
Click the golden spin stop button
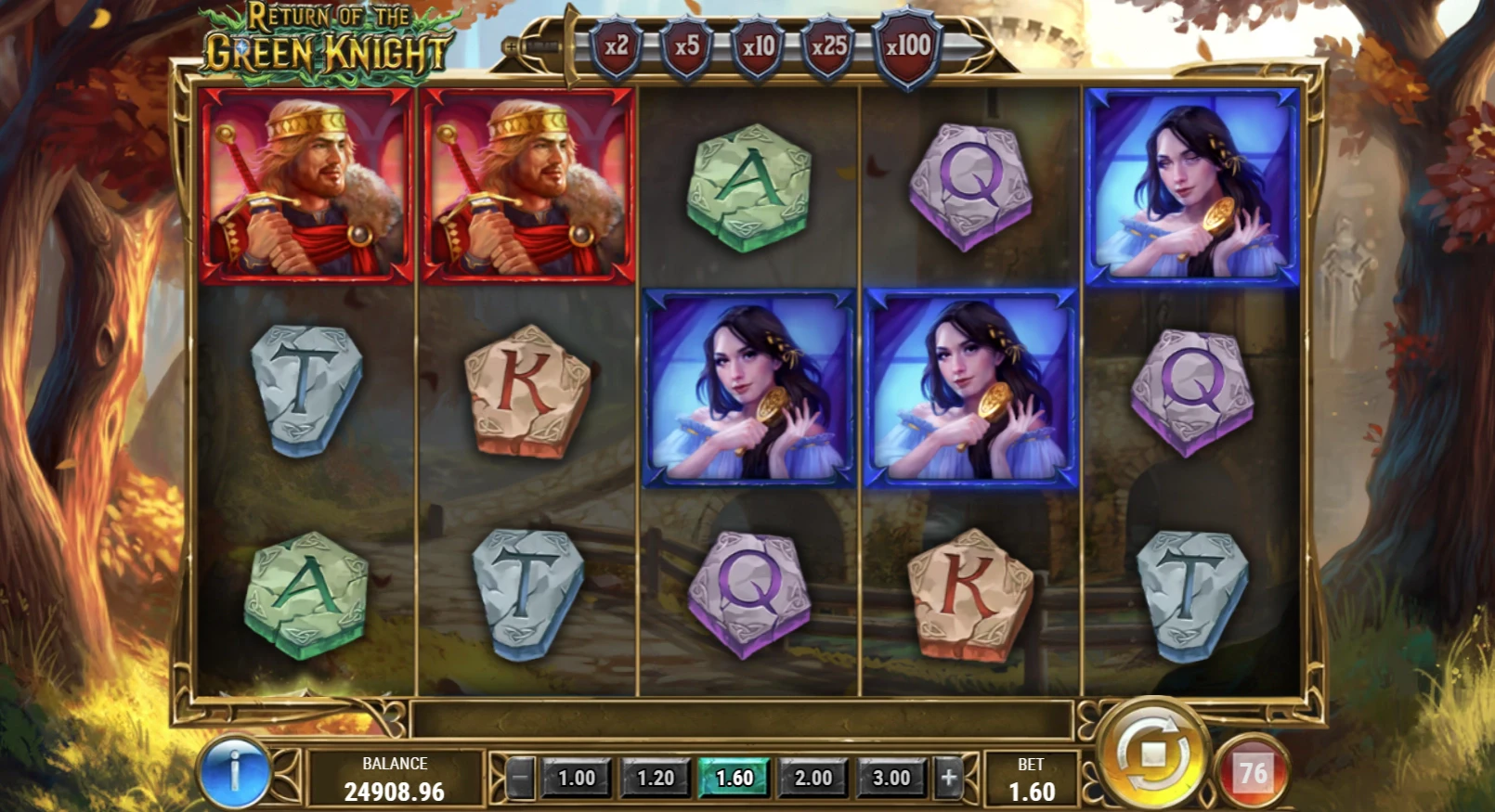pos(1152,754)
